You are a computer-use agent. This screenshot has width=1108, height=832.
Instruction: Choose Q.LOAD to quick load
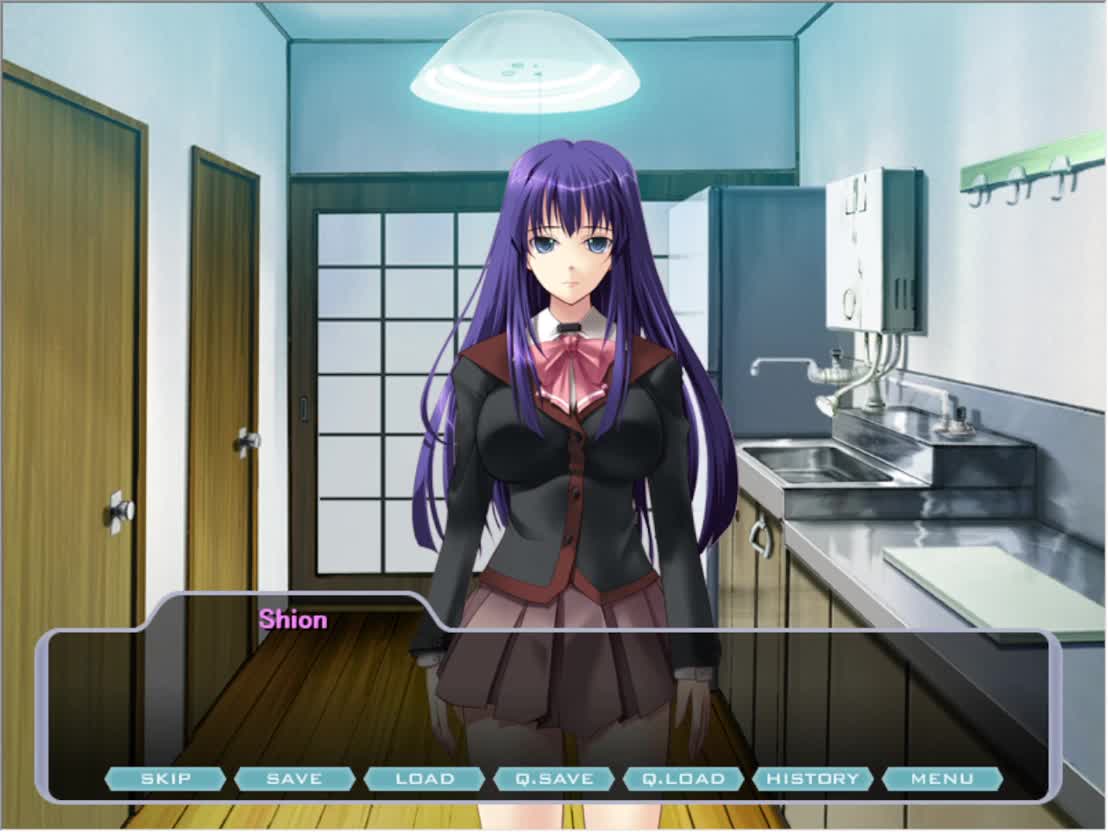683,779
